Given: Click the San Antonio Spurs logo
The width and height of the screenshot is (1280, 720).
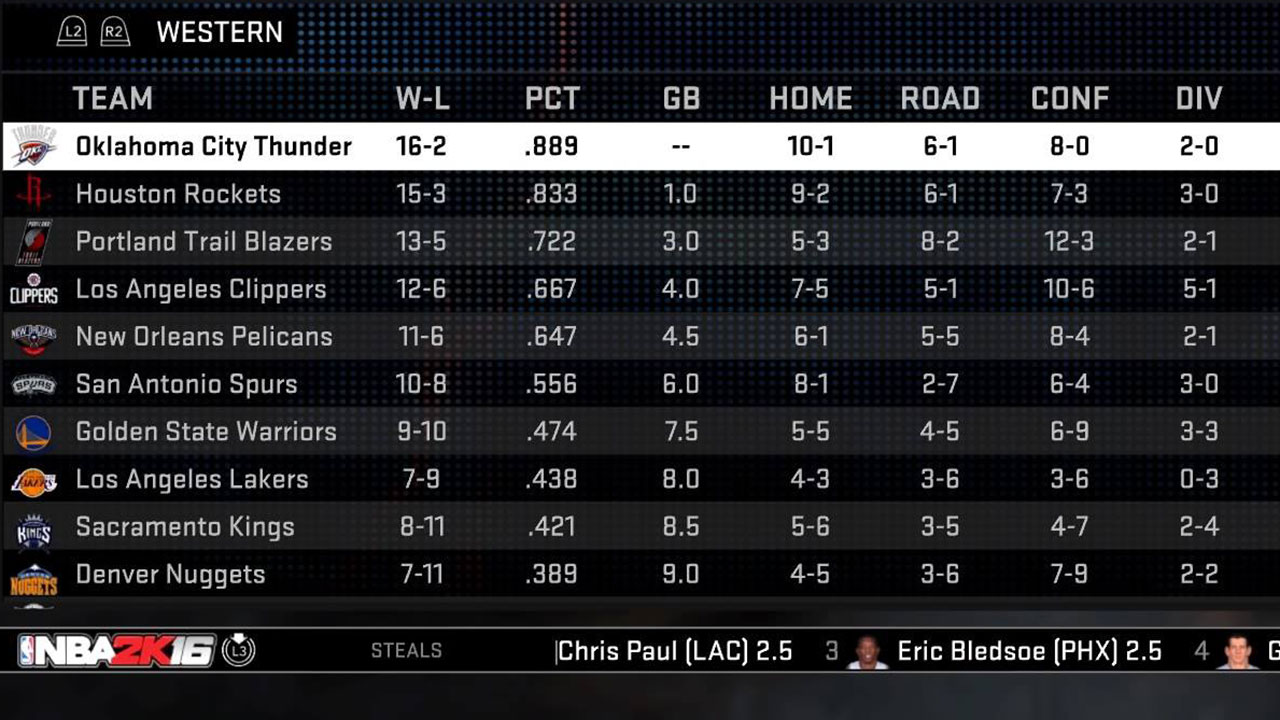Looking at the screenshot, I should pyautogui.click(x=34, y=384).
